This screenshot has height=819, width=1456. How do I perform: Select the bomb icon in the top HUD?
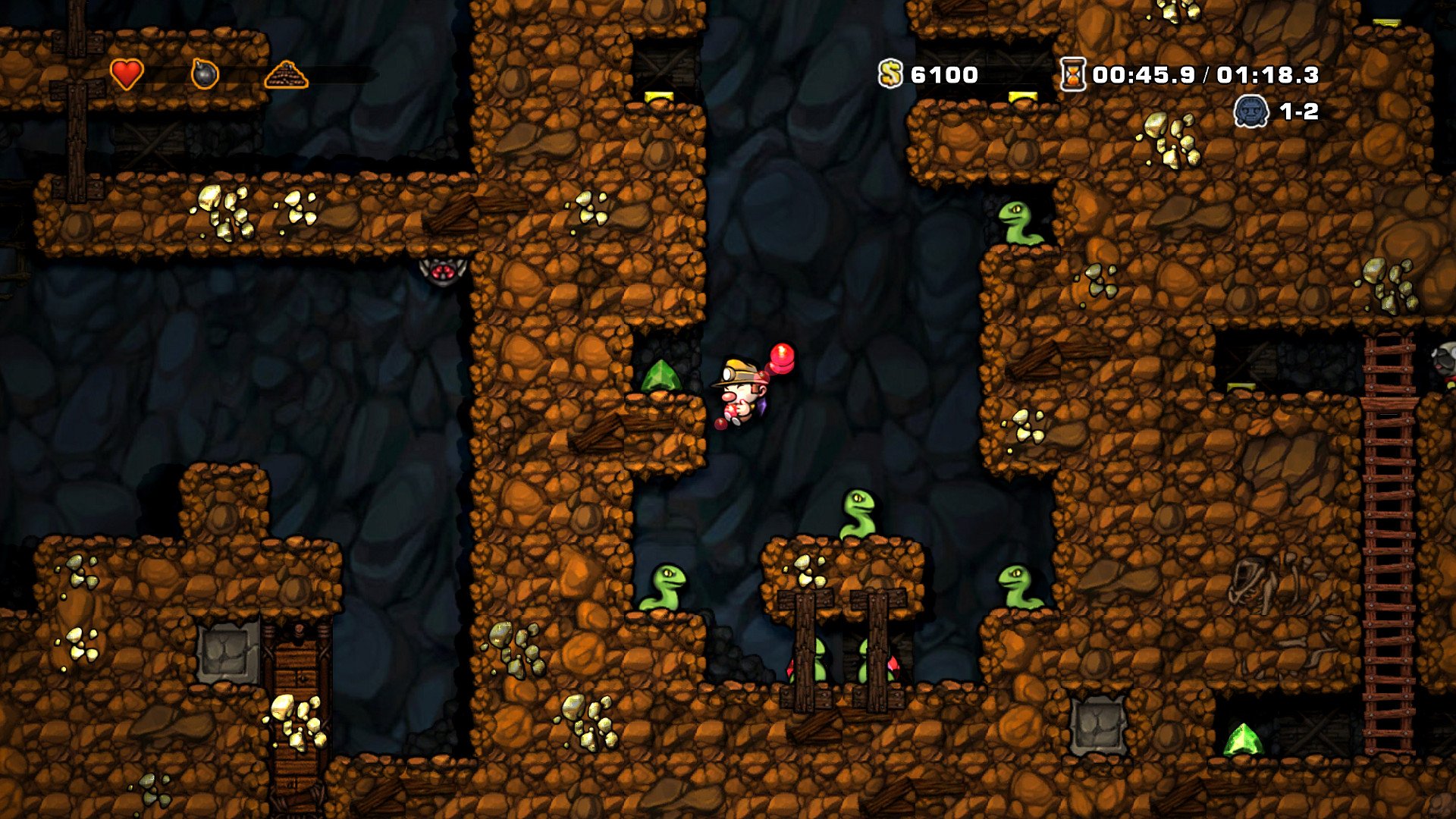pos(206,72)
